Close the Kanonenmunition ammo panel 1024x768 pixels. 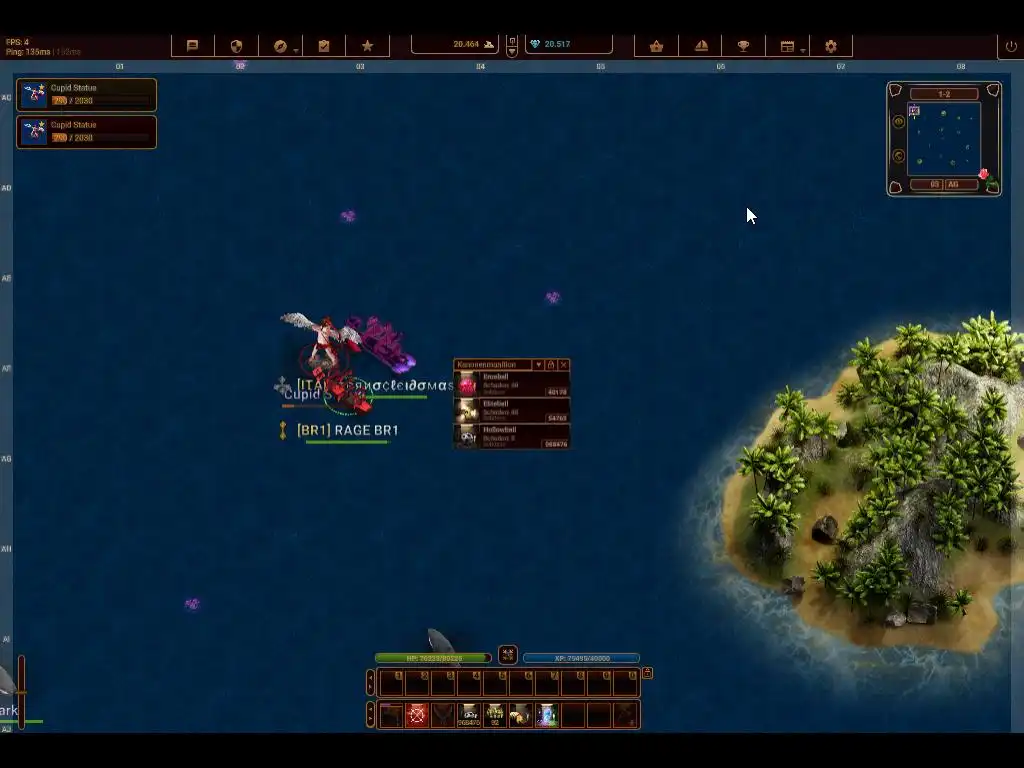coord(564,365)
